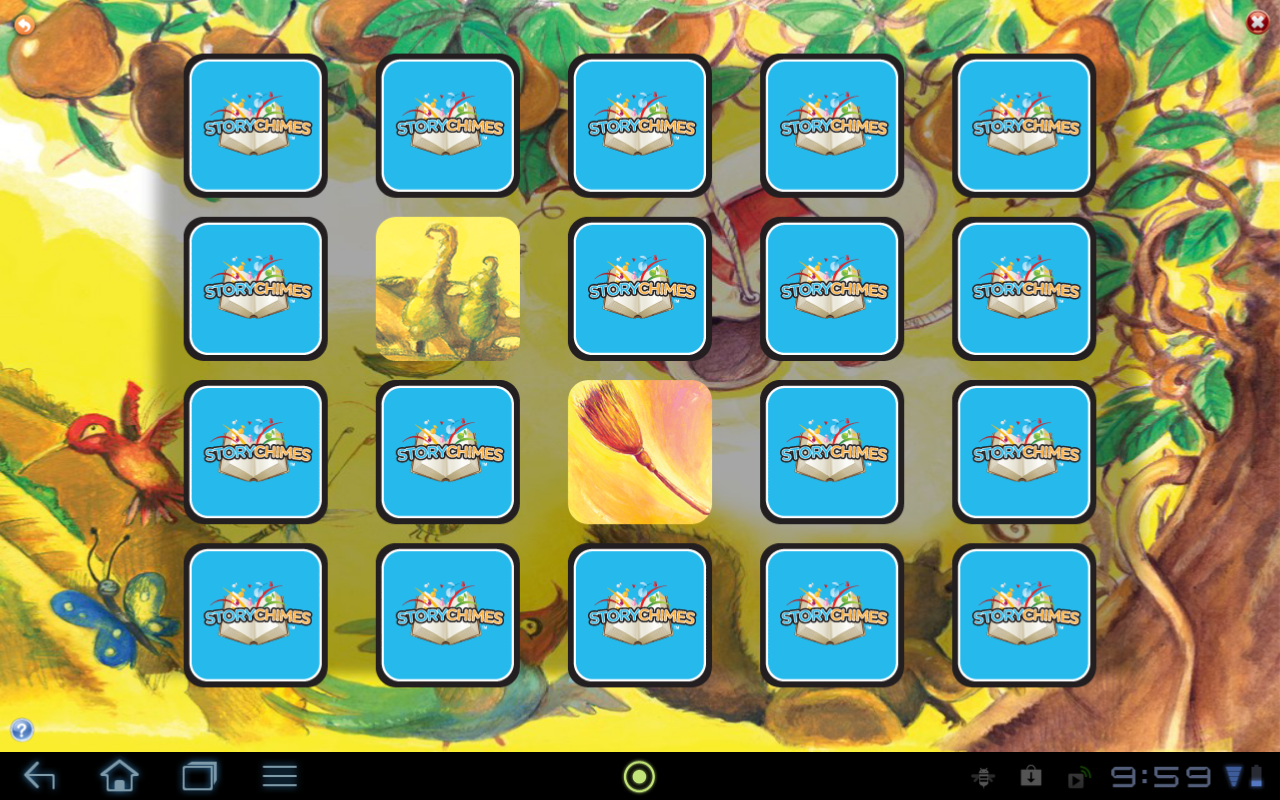The width and height of the screenshot is (1280, 800).
Task: View the revealed broomstick card
Action: click(x=639, y=452)
